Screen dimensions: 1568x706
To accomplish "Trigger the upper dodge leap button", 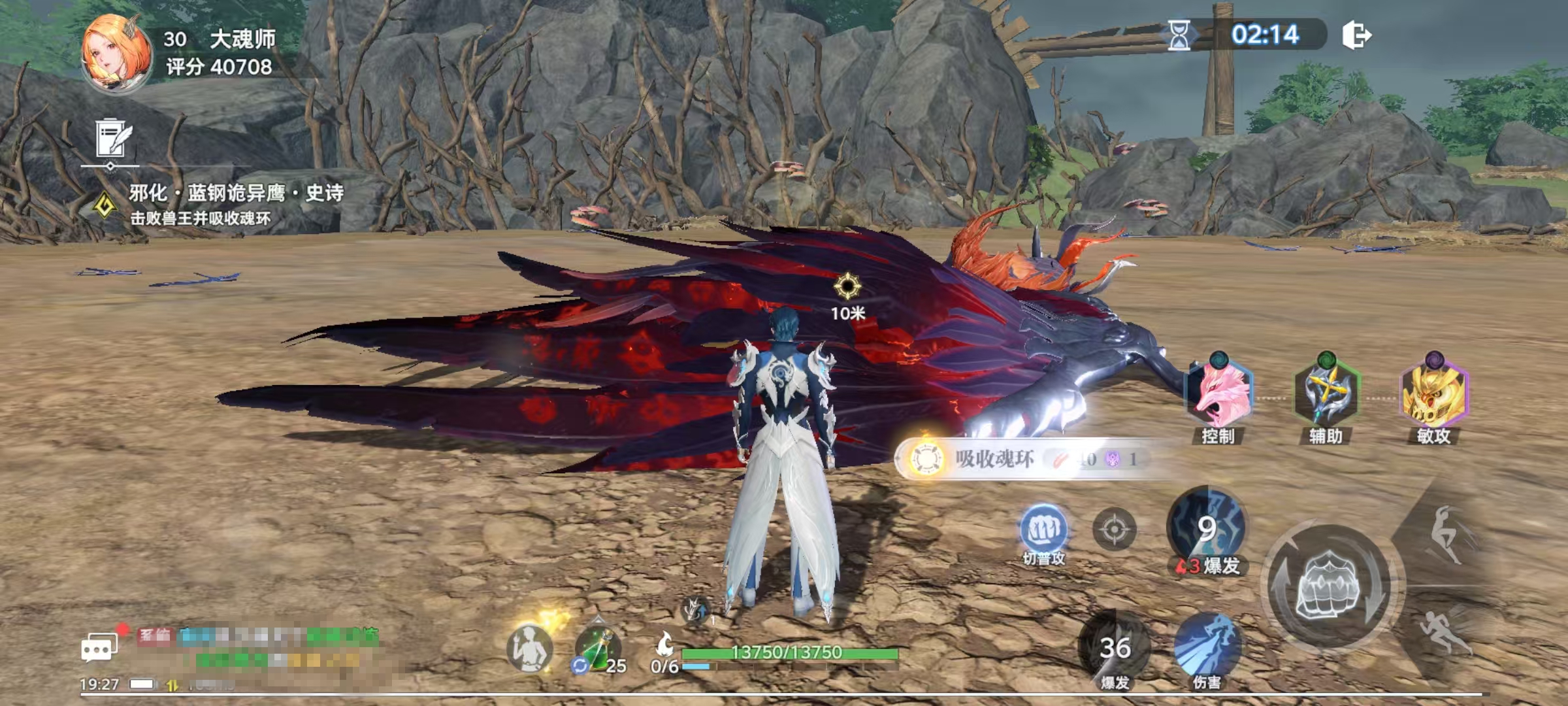I will point(1448,533).
